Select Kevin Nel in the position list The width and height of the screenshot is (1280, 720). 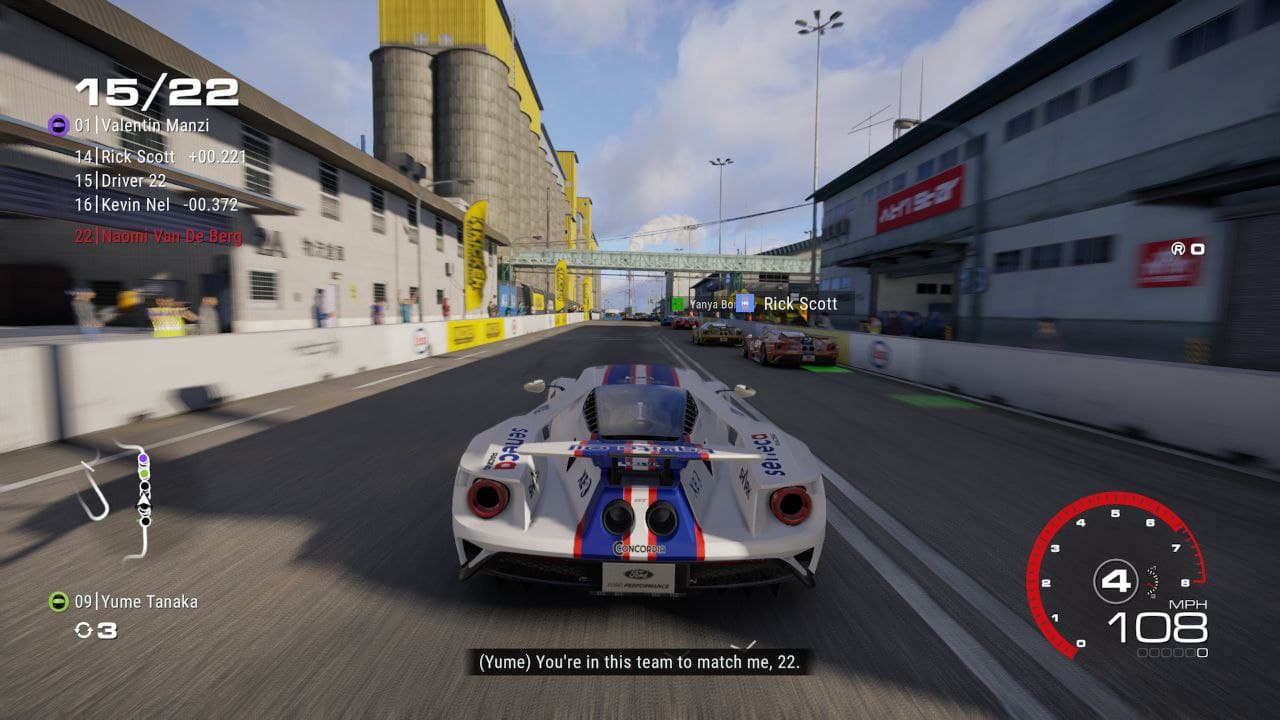(x=156, y=205)
